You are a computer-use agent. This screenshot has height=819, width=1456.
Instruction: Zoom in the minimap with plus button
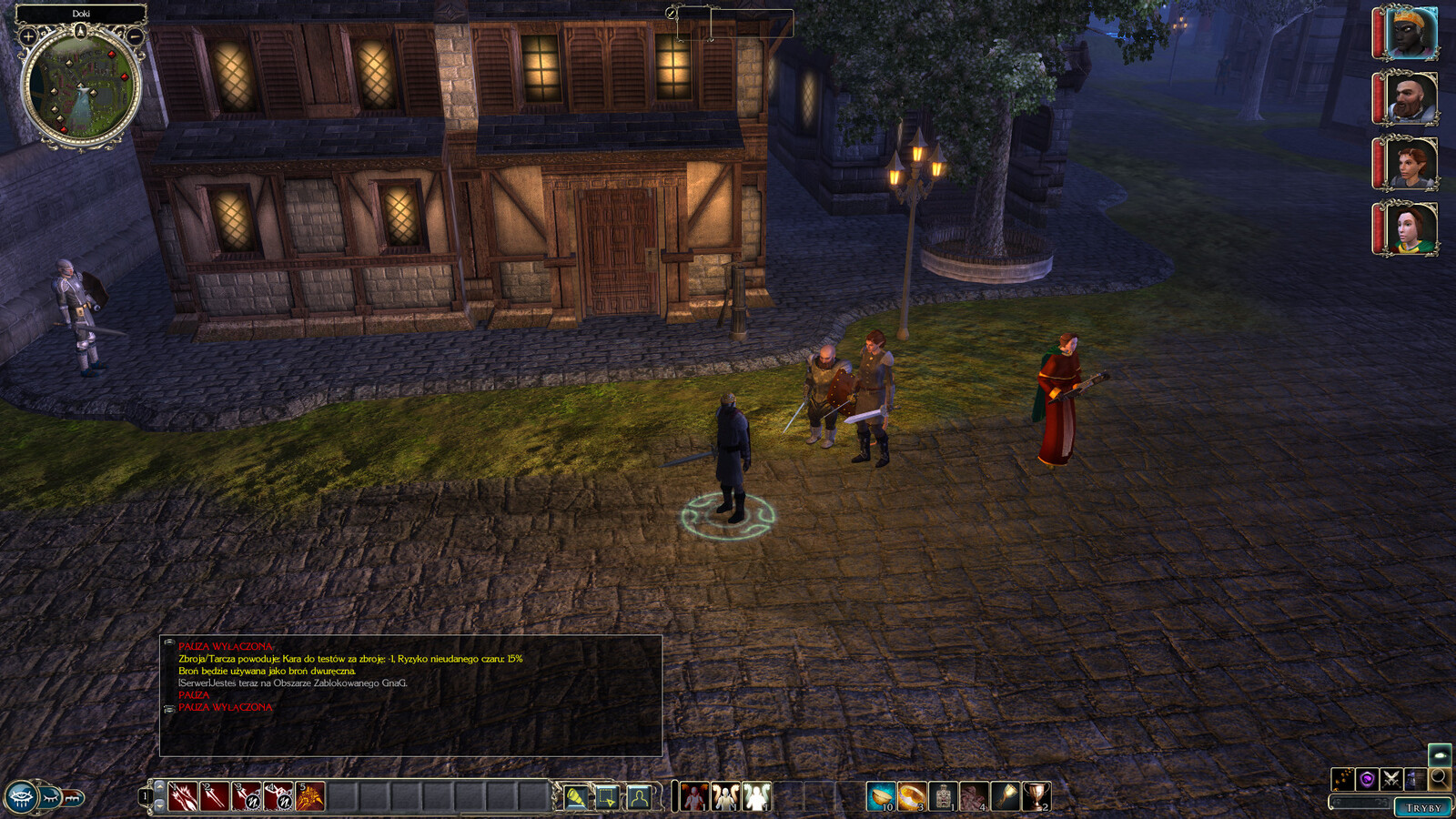tap(28, 36)
